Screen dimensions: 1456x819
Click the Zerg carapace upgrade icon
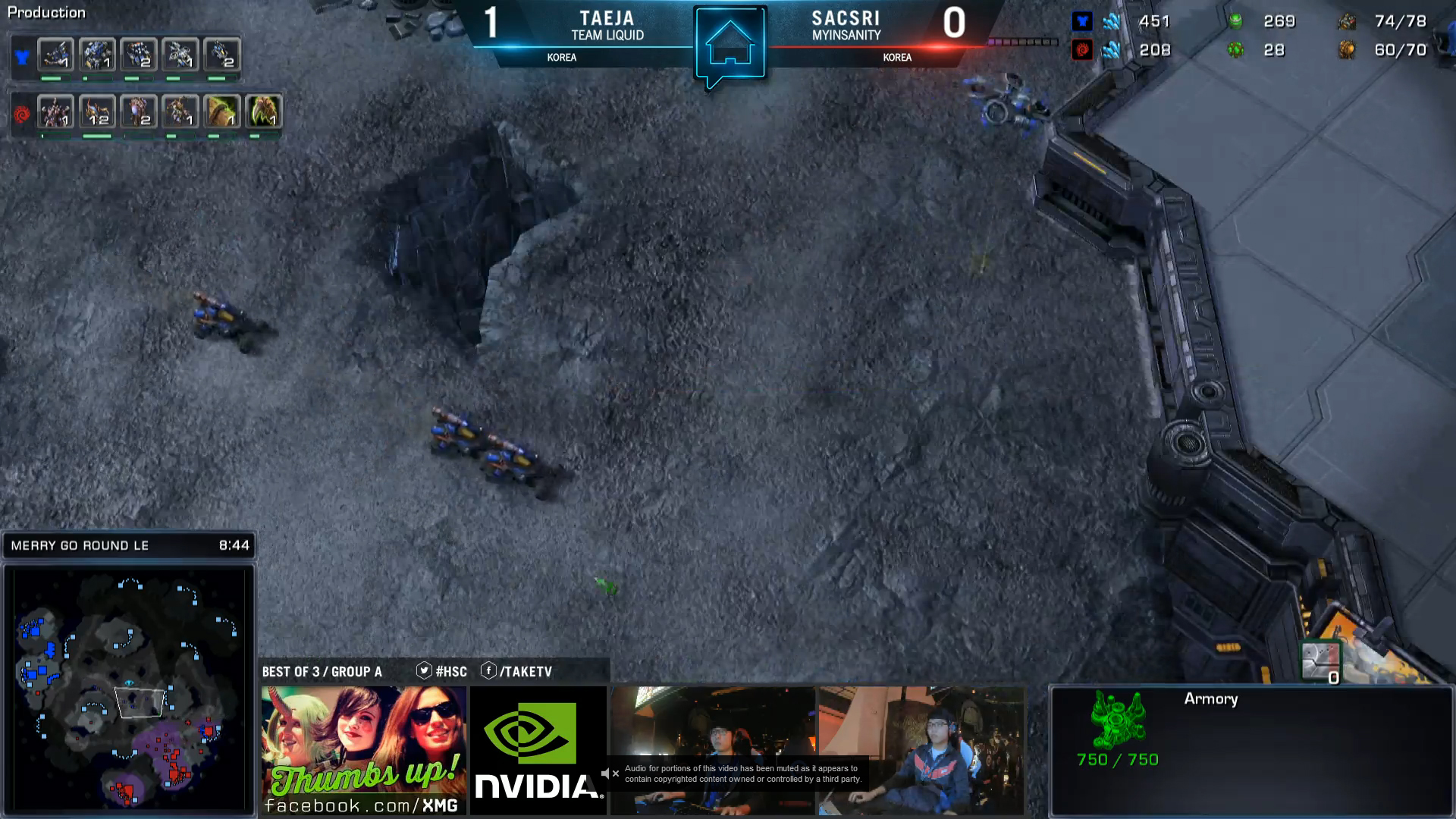click(221, 112)
